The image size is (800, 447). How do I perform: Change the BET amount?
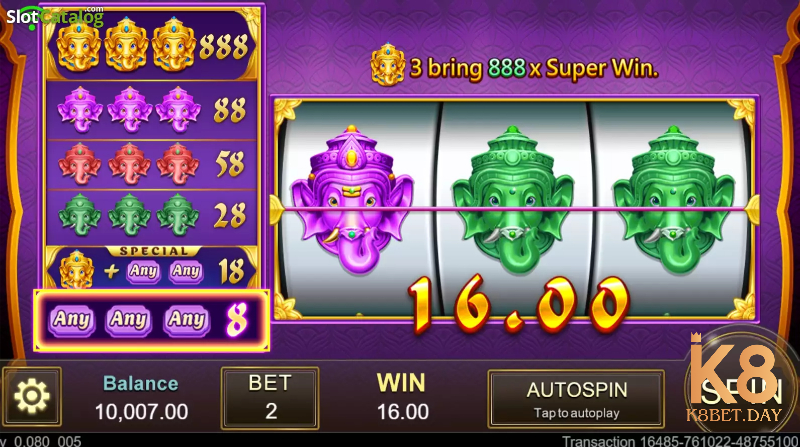pos(269,397)
